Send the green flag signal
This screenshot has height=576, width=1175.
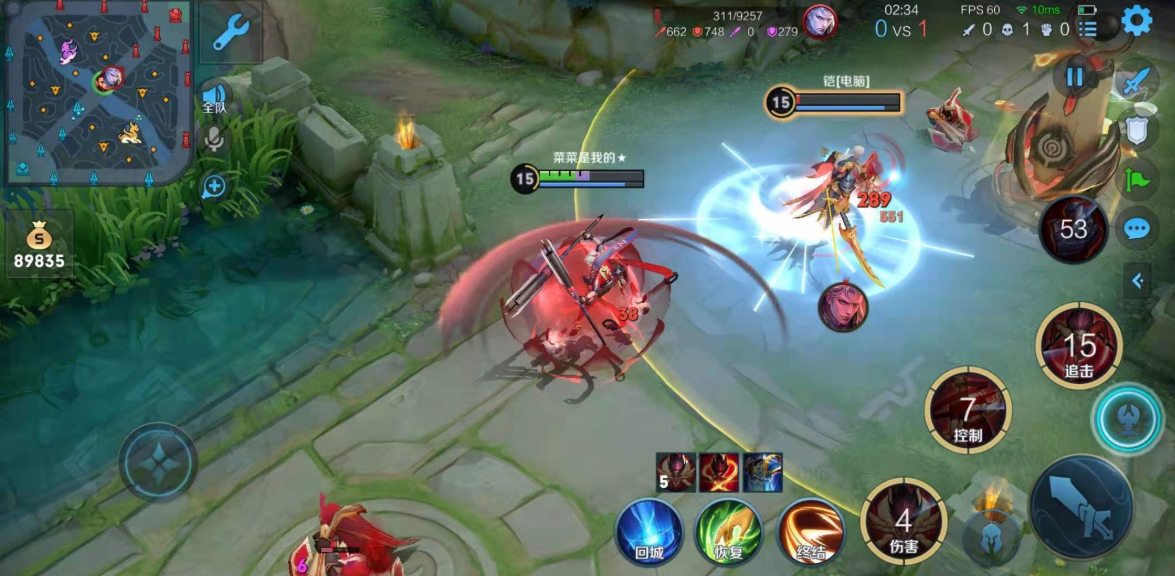tap(1137, 180)
